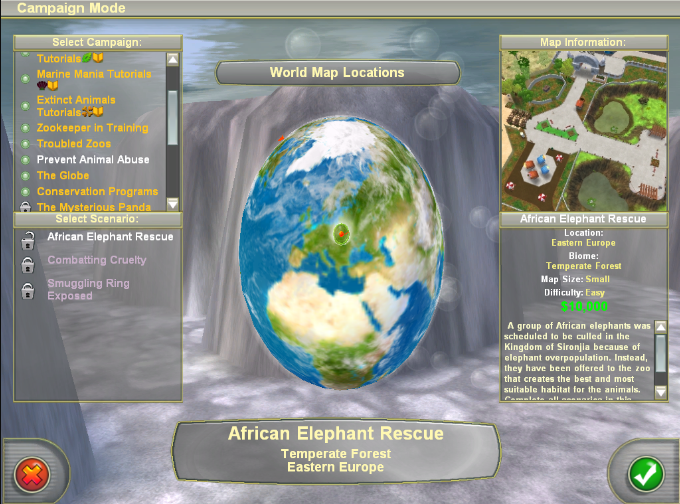
Task: Open Zookeeper in Training campaign
Action: (92, 128)
